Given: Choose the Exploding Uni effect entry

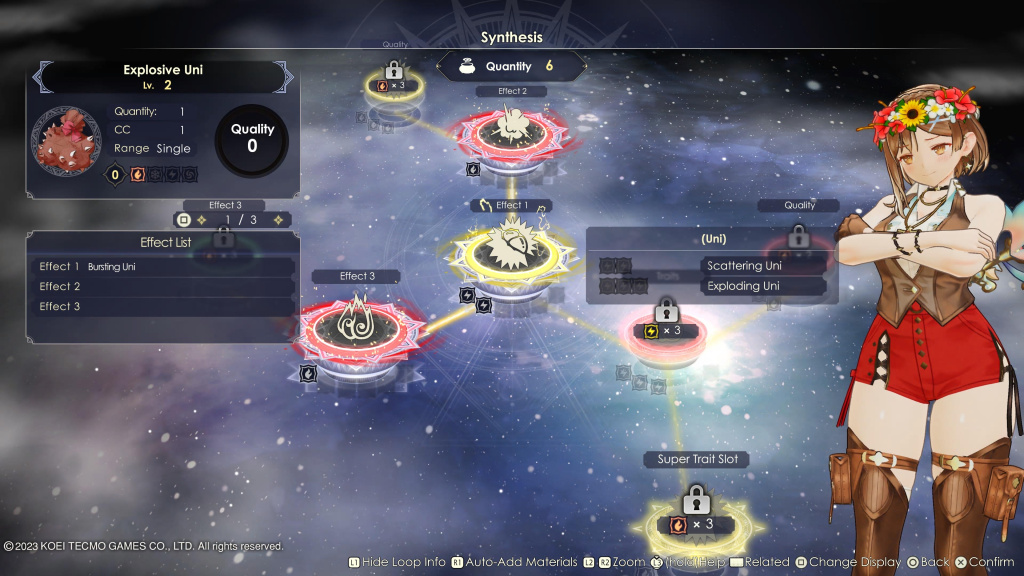Looking at the screenshot, I should click(x=763, y=286).
